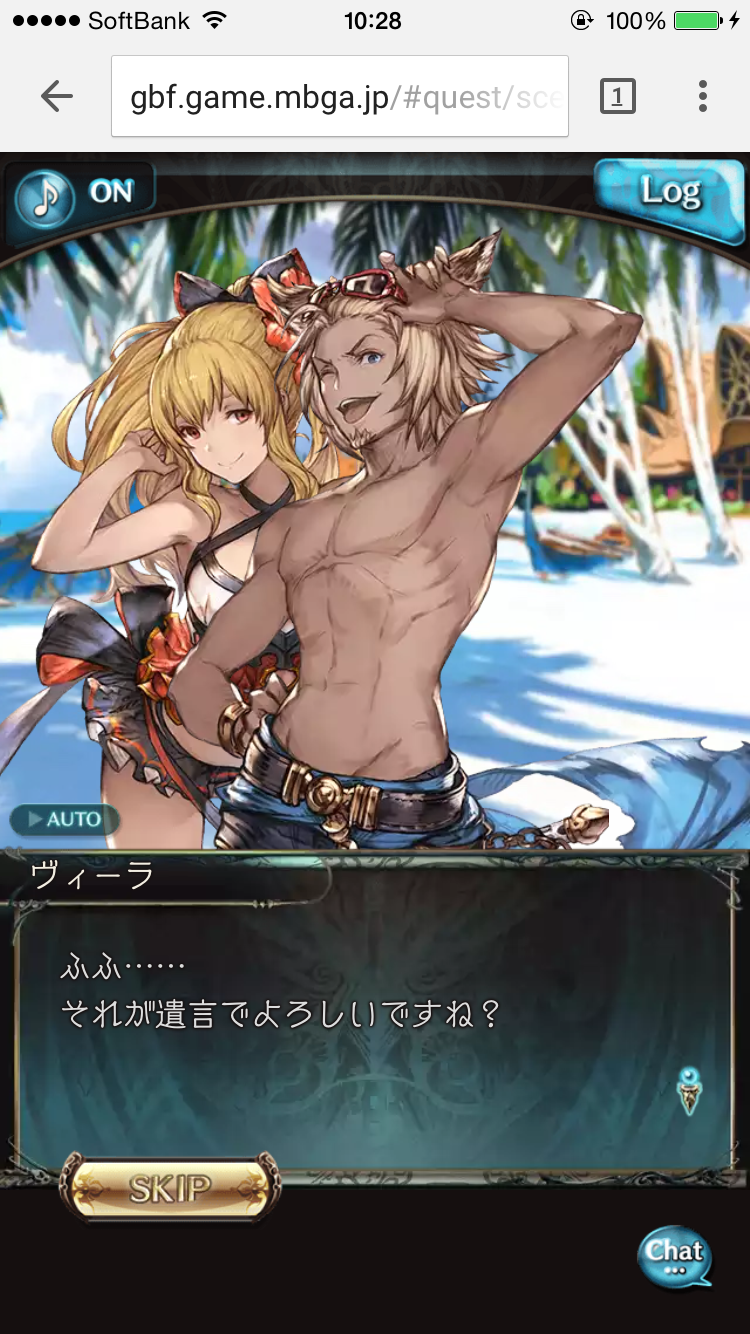The image size is (750, 1334).
Task: Open the browser three-dot menu
Action: tap(703, 96)
